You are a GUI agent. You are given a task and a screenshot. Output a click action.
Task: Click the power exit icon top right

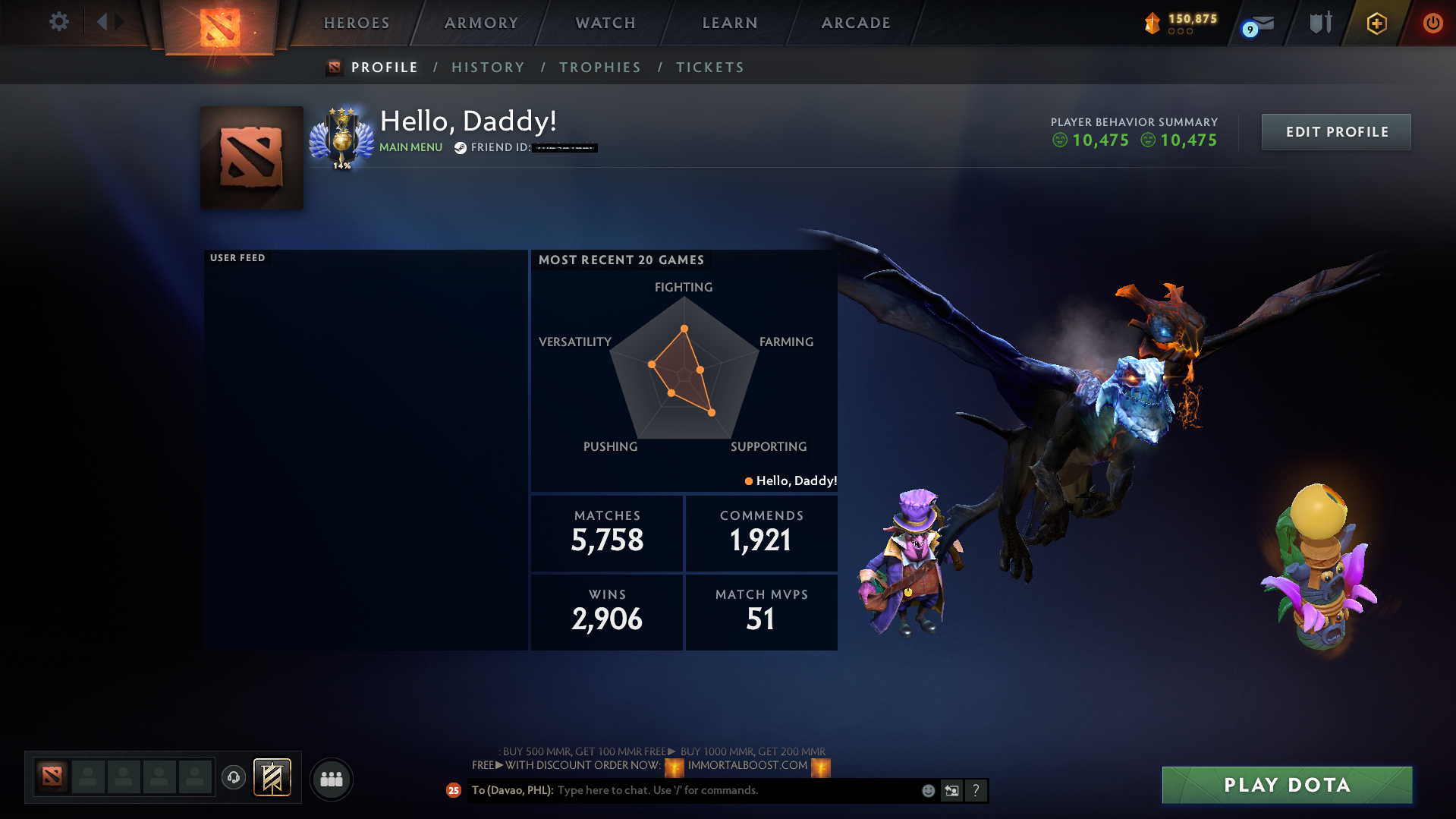[x=1432, y=23]
